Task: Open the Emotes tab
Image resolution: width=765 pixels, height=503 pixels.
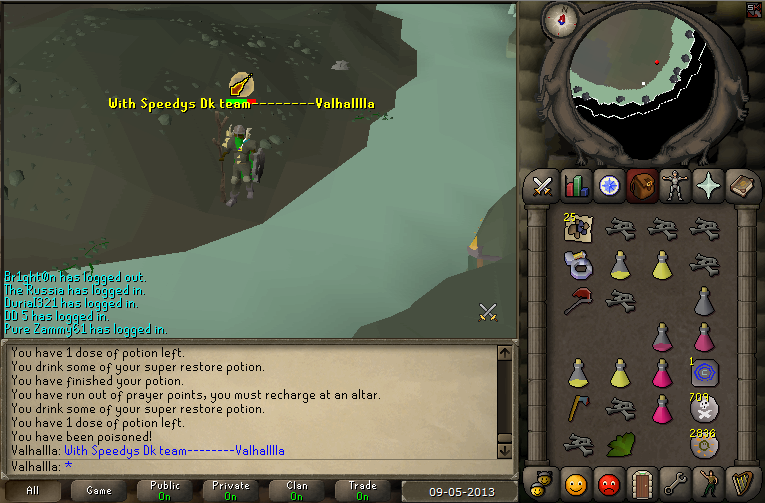Action: [707, 483]
